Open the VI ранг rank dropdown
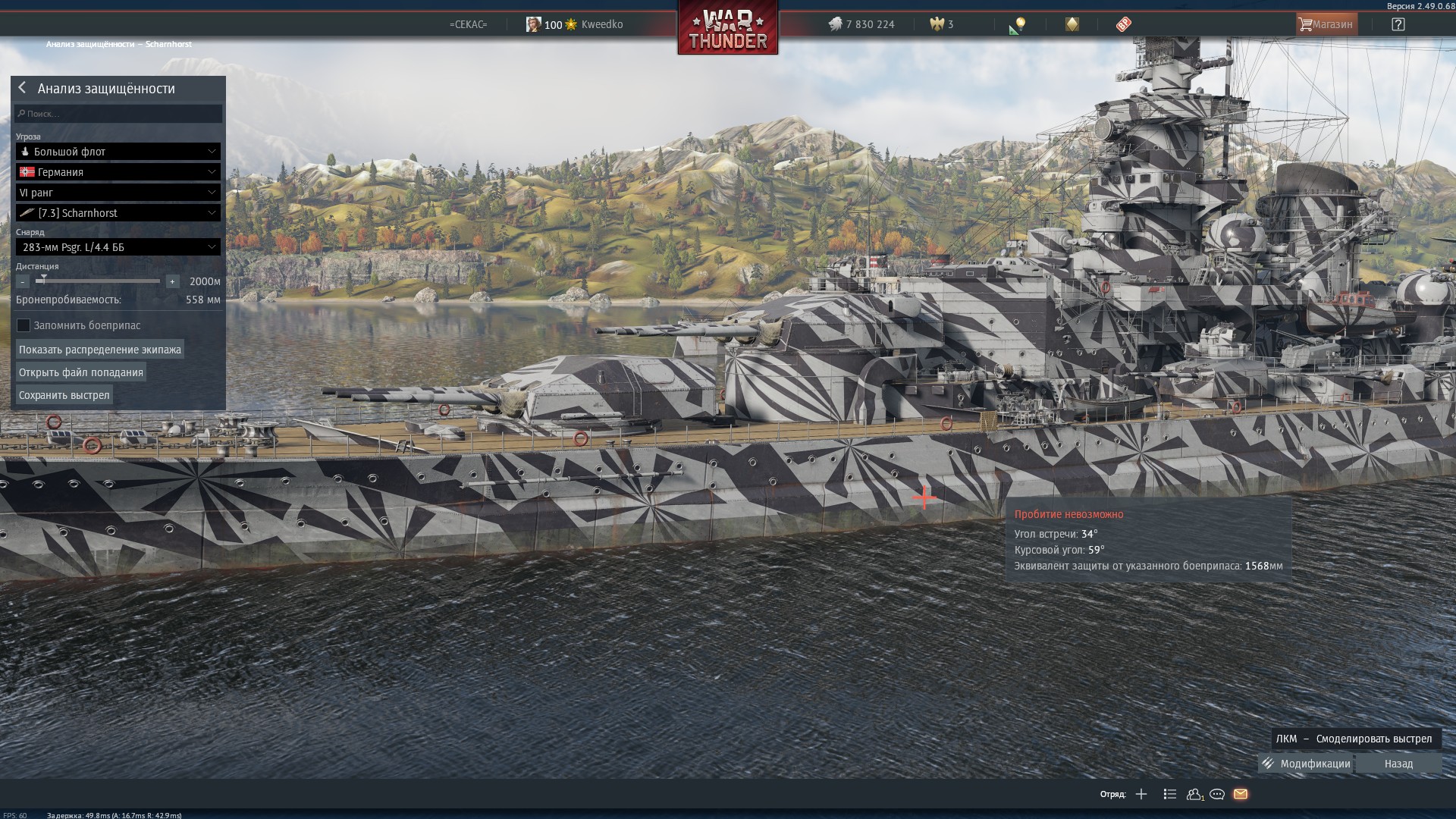This screenshot has height=819, width=1456. 118,193
